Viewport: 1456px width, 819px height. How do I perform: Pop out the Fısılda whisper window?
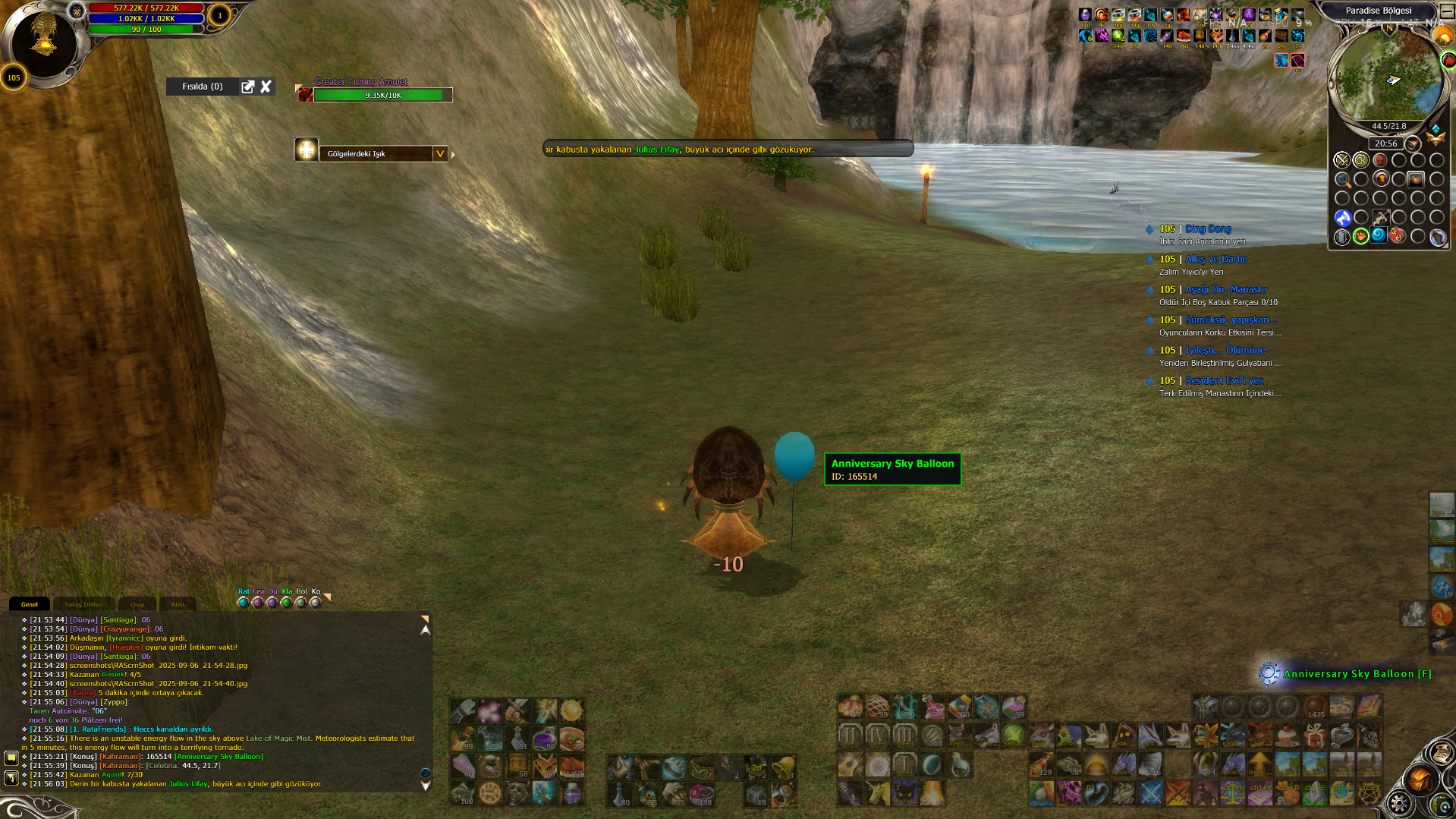pos(247,87)
